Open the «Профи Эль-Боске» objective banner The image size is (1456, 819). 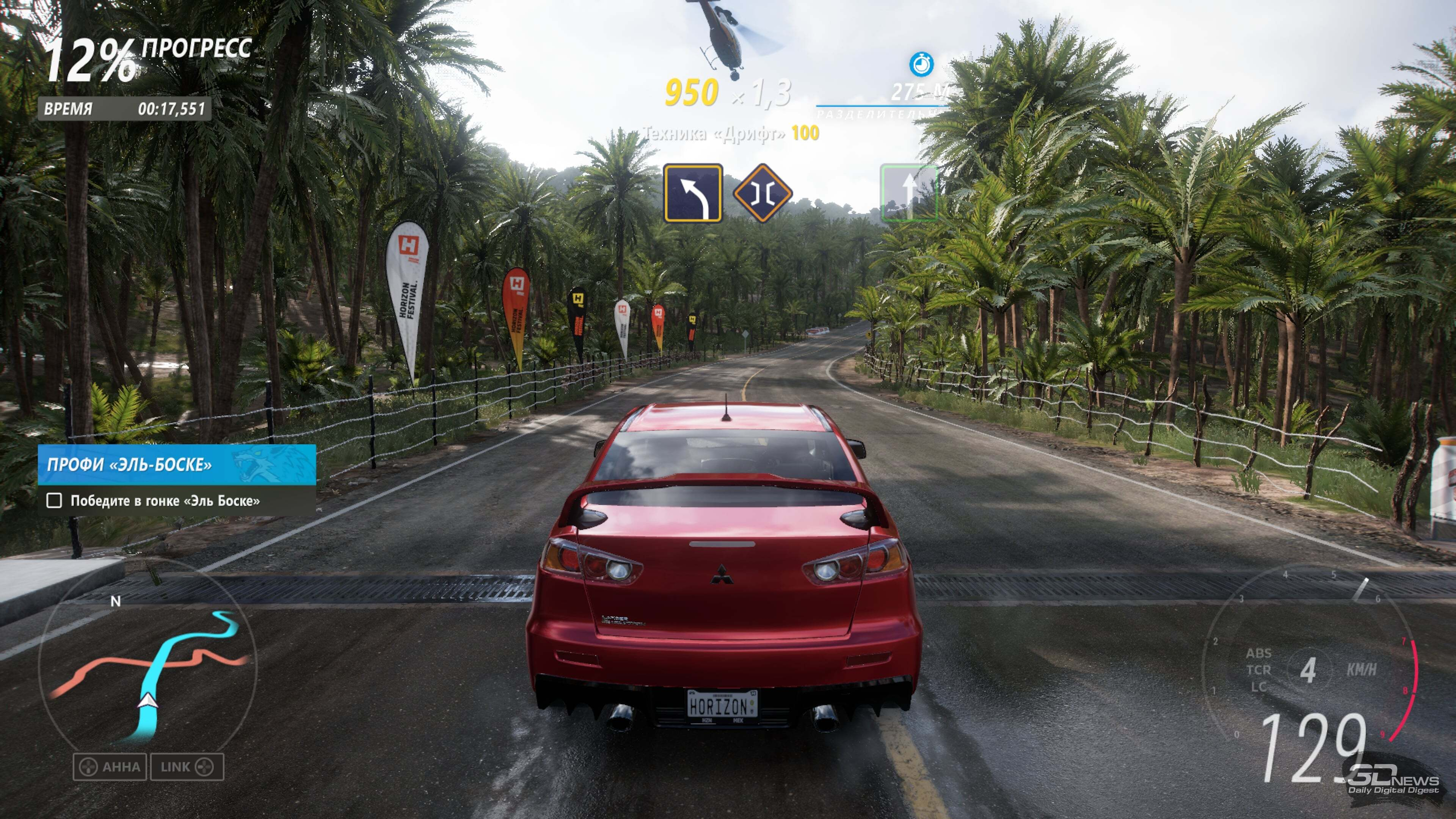tap(176, 464)
